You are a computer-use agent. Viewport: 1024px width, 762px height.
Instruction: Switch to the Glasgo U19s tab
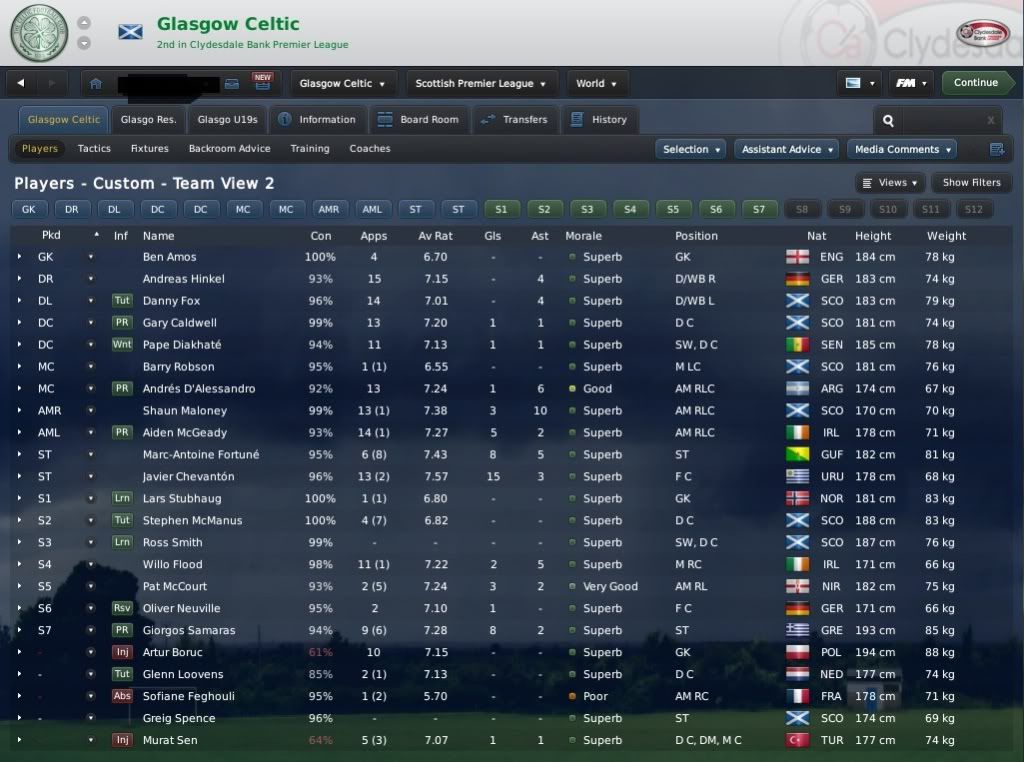pos(227,120)
